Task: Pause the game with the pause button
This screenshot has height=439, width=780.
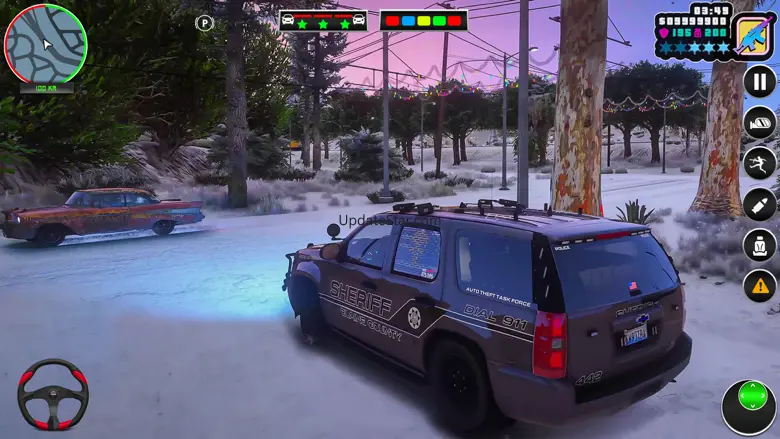Action: click(x=759, y=81)
